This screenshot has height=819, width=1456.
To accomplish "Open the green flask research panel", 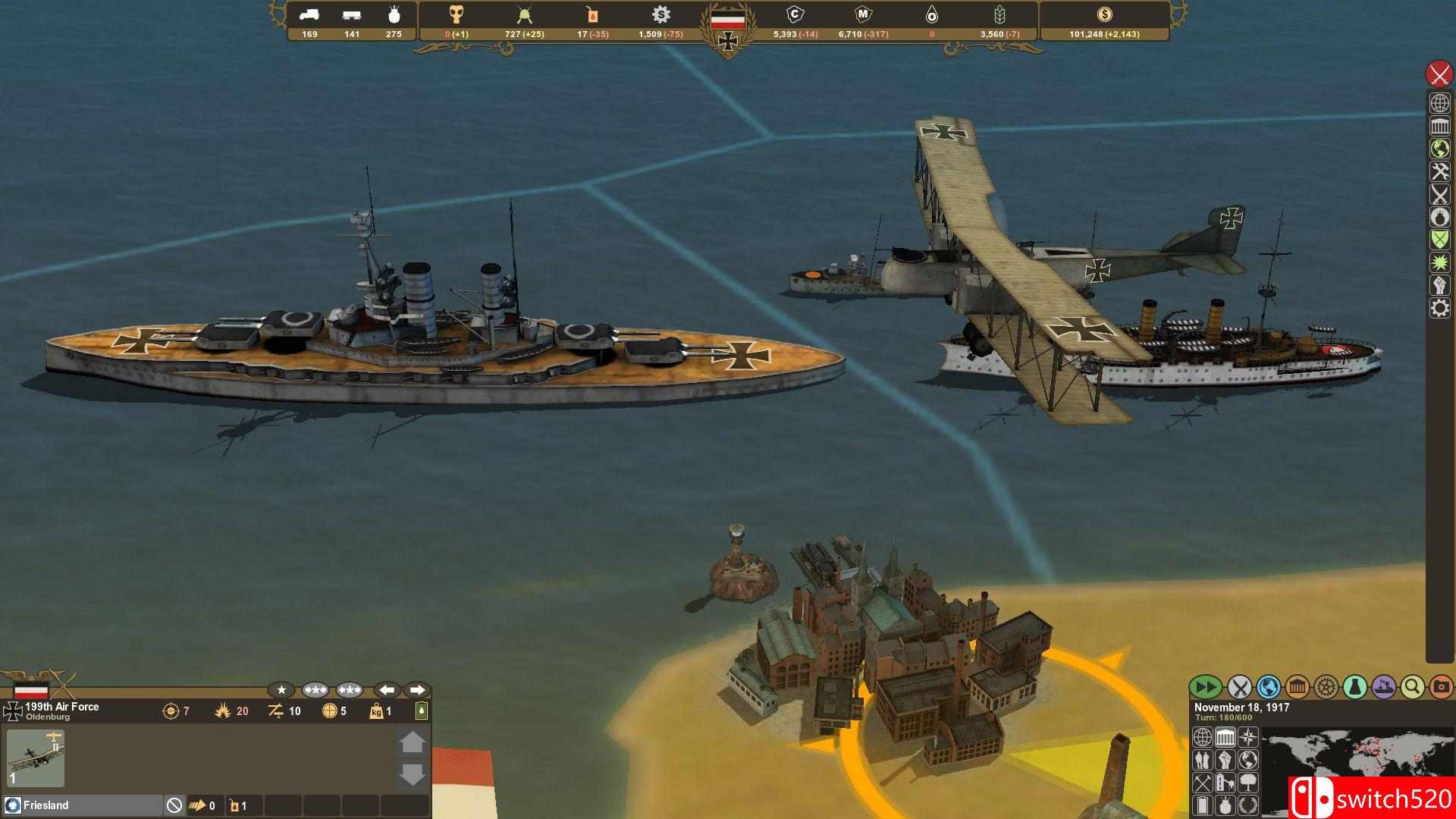I will pos(1354,687).
